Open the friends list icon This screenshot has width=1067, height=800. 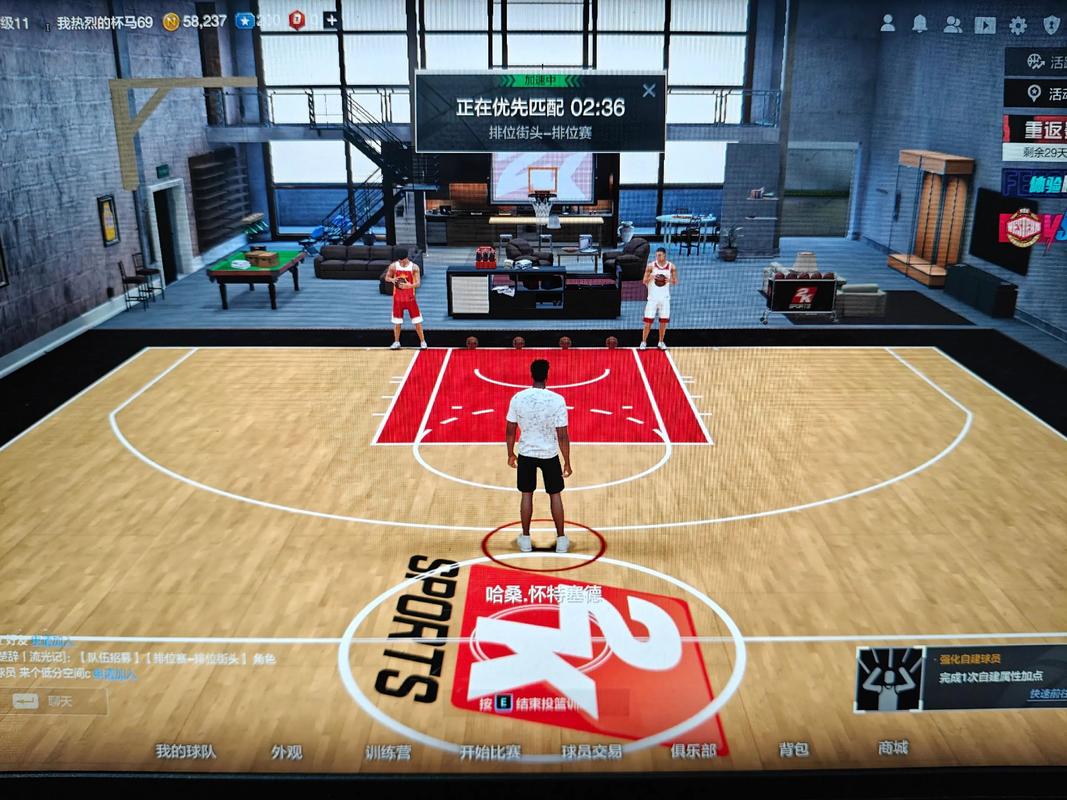click(952, 24)
